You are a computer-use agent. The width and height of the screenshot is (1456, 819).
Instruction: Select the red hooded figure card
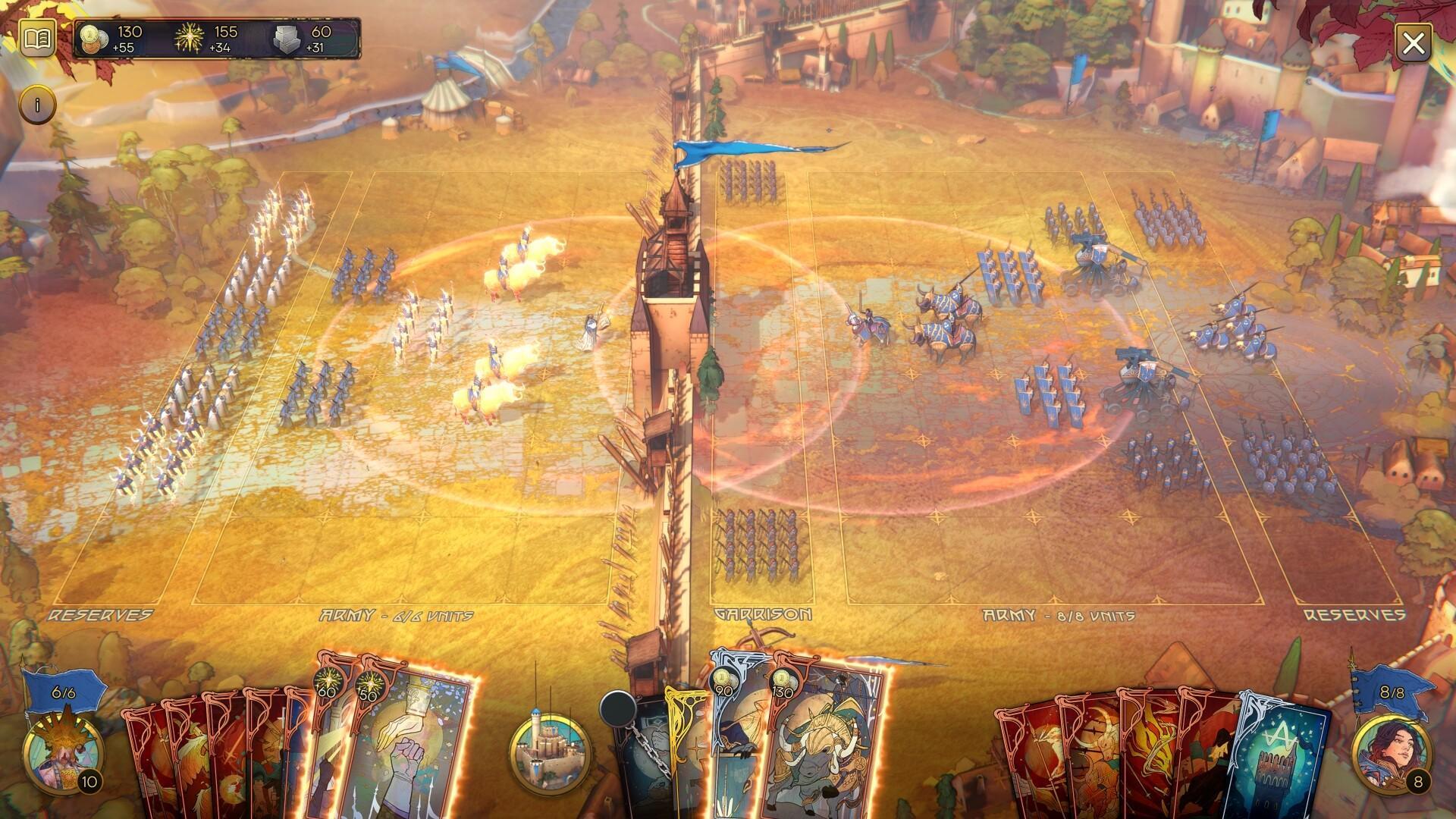point(1206,758)
